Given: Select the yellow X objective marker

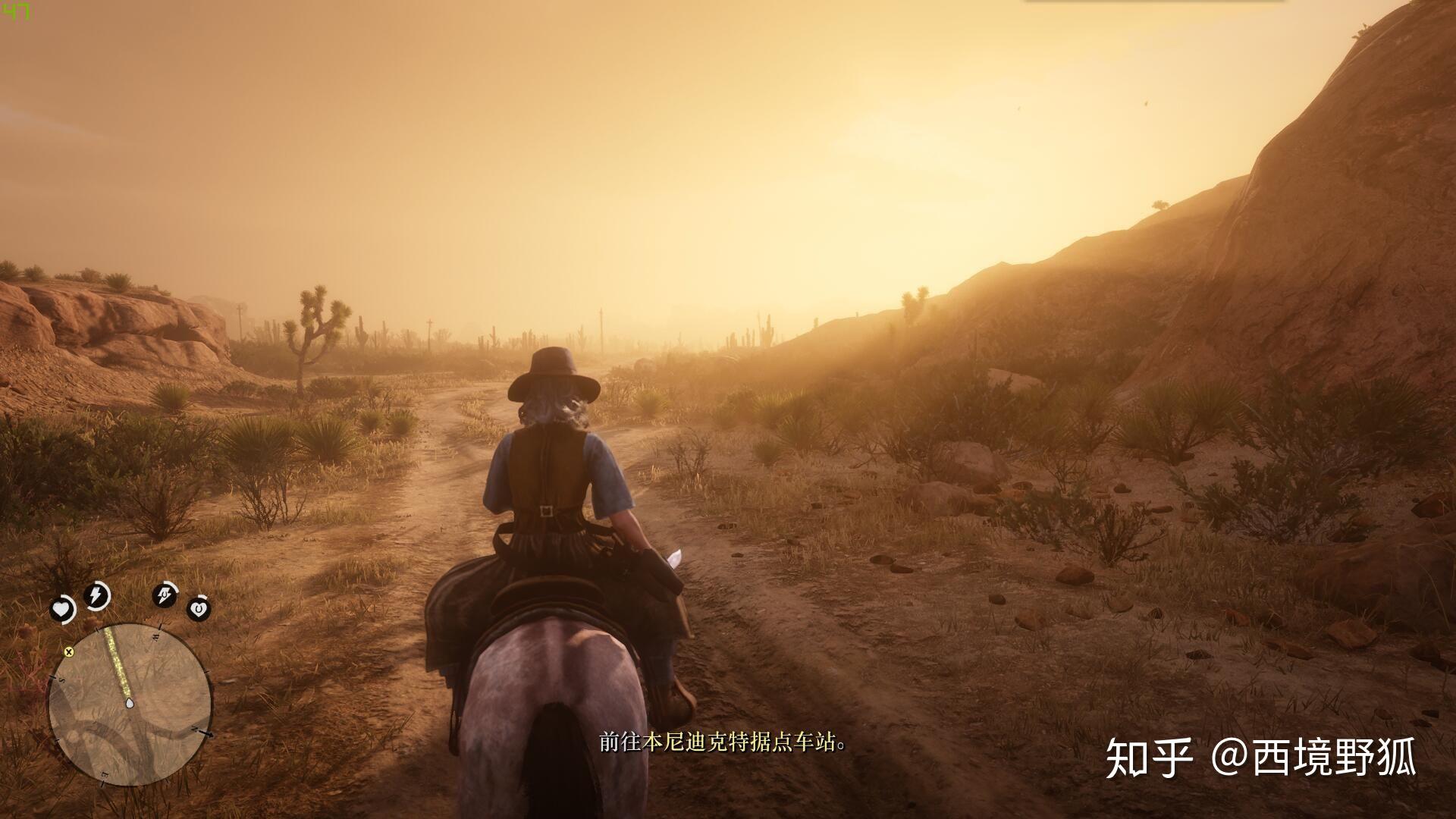Looking at the screenshot, I should tap(69, 651).
